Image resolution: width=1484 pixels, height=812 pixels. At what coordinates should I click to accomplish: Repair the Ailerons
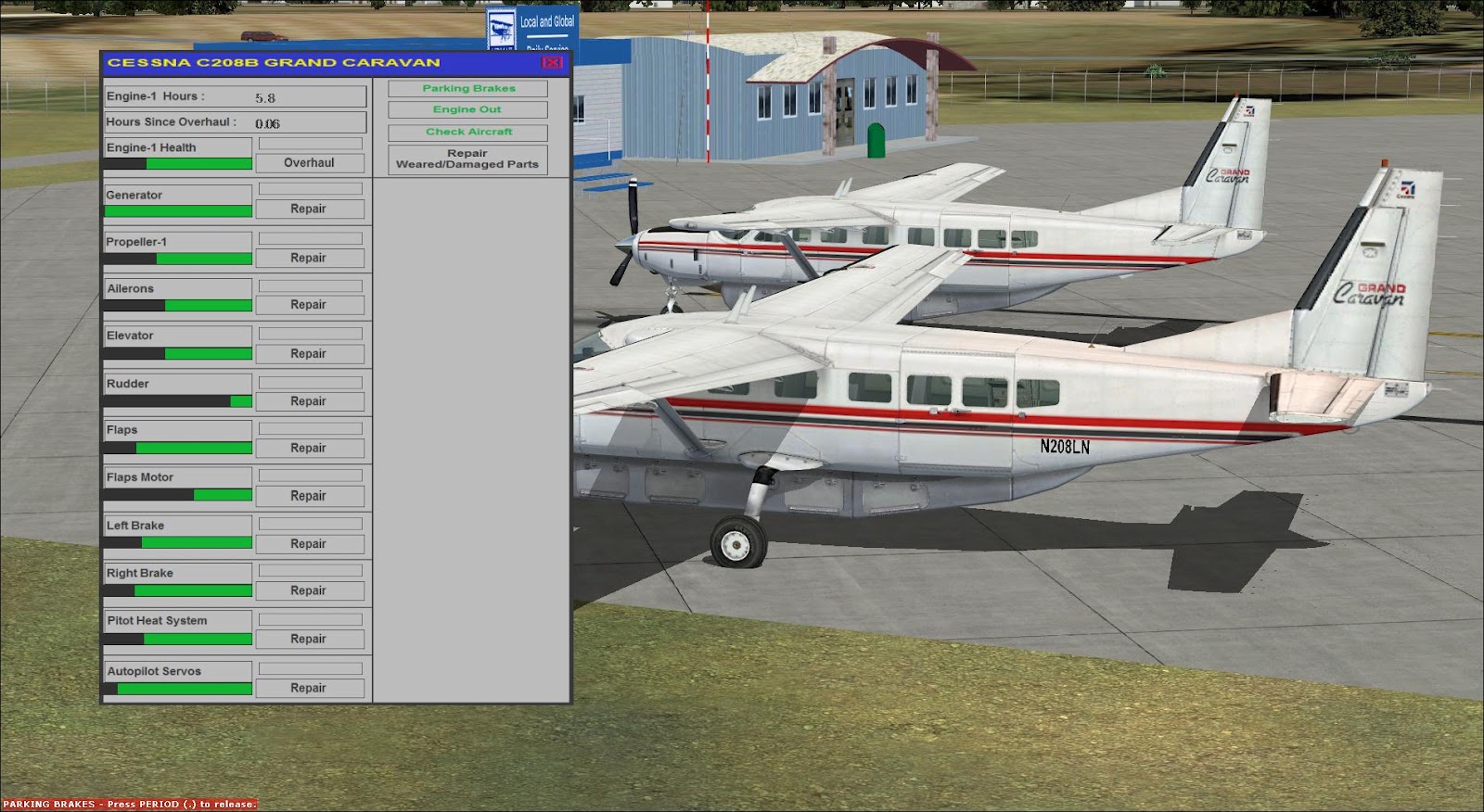(311, 304)
